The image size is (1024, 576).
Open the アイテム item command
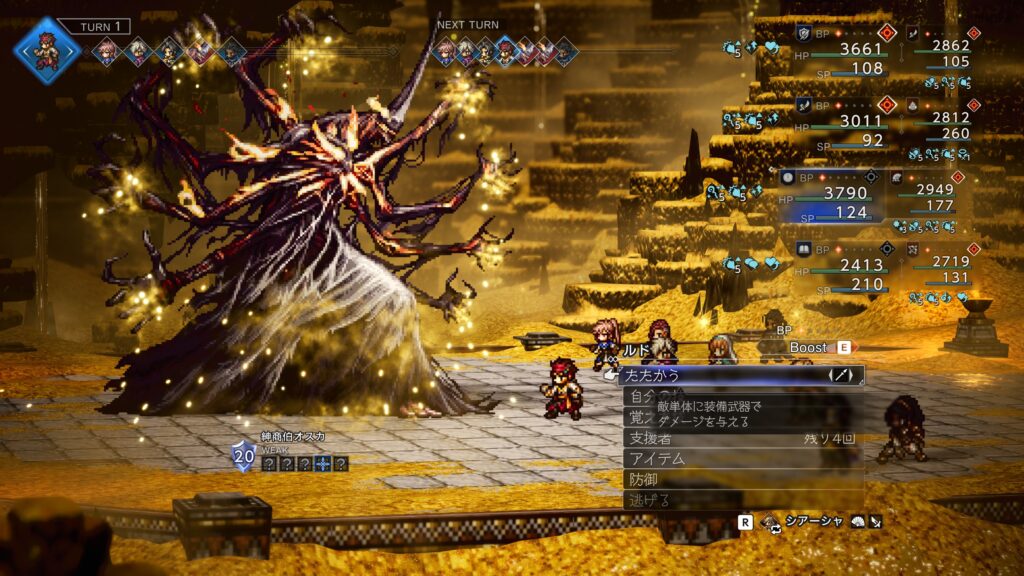[x=740, y=458]
